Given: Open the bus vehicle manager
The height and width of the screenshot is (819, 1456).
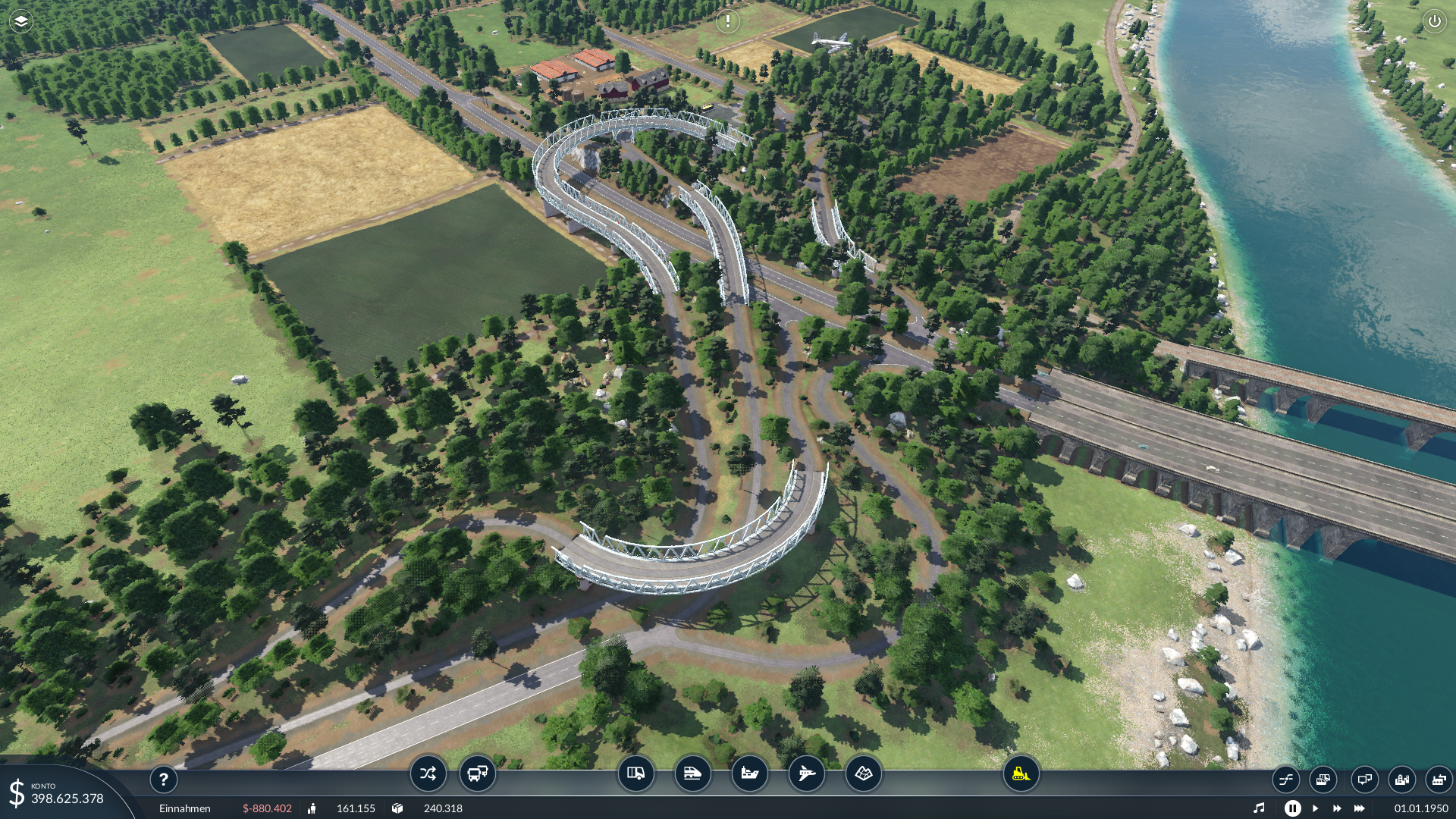Looking at the screenshot, I should point(478,773).
